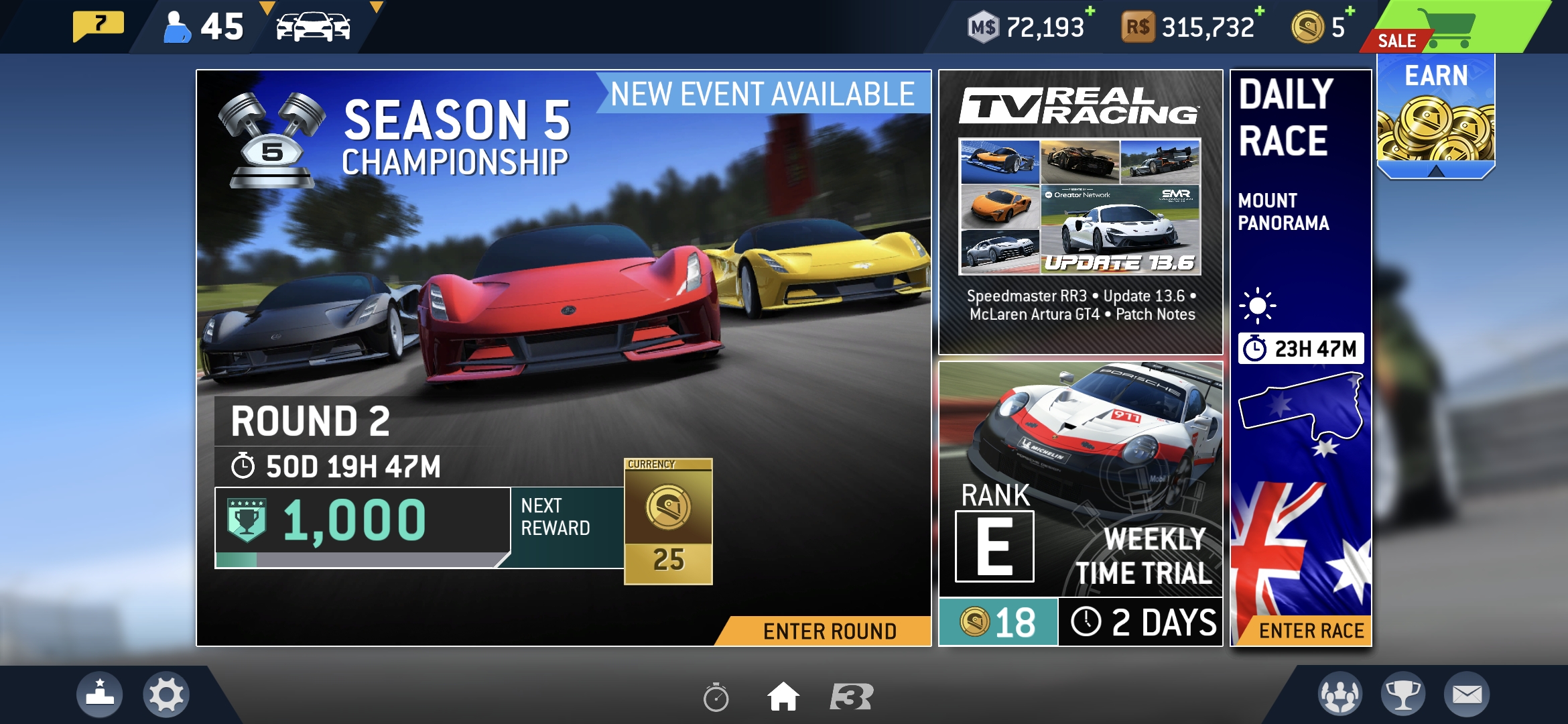Open the yellow chat messages icon
1568x724 pixels.
[99, 25]
